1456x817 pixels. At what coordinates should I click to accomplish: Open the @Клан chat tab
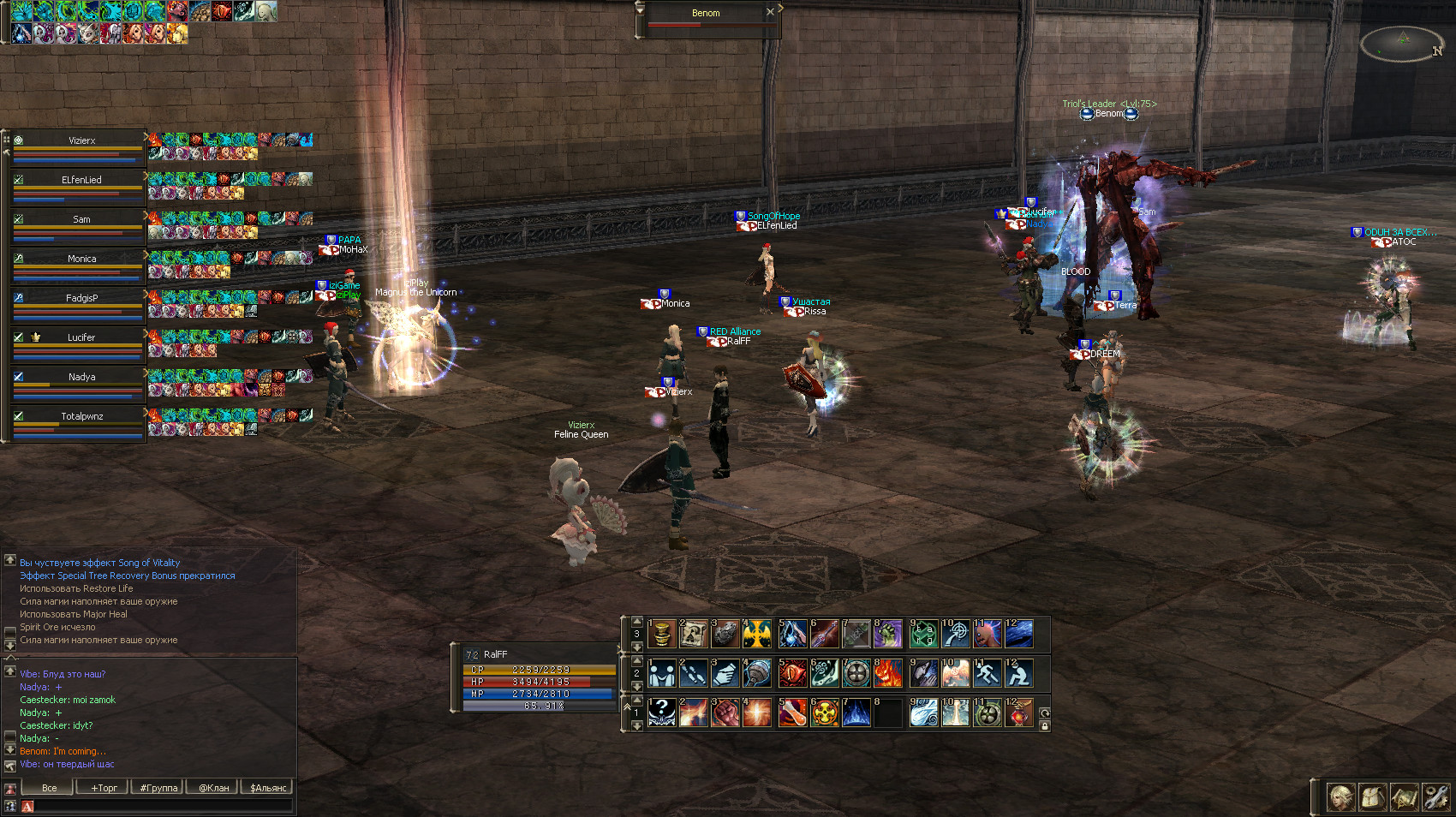pyautogui.click(x=213, y=788)
